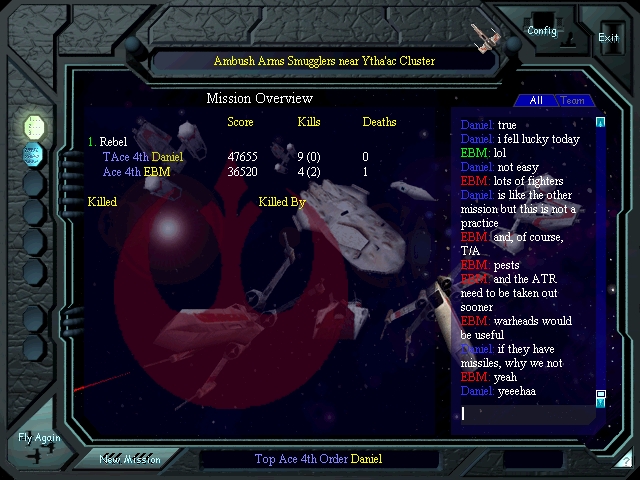Start a New Mission

click(x=129, y=460)
